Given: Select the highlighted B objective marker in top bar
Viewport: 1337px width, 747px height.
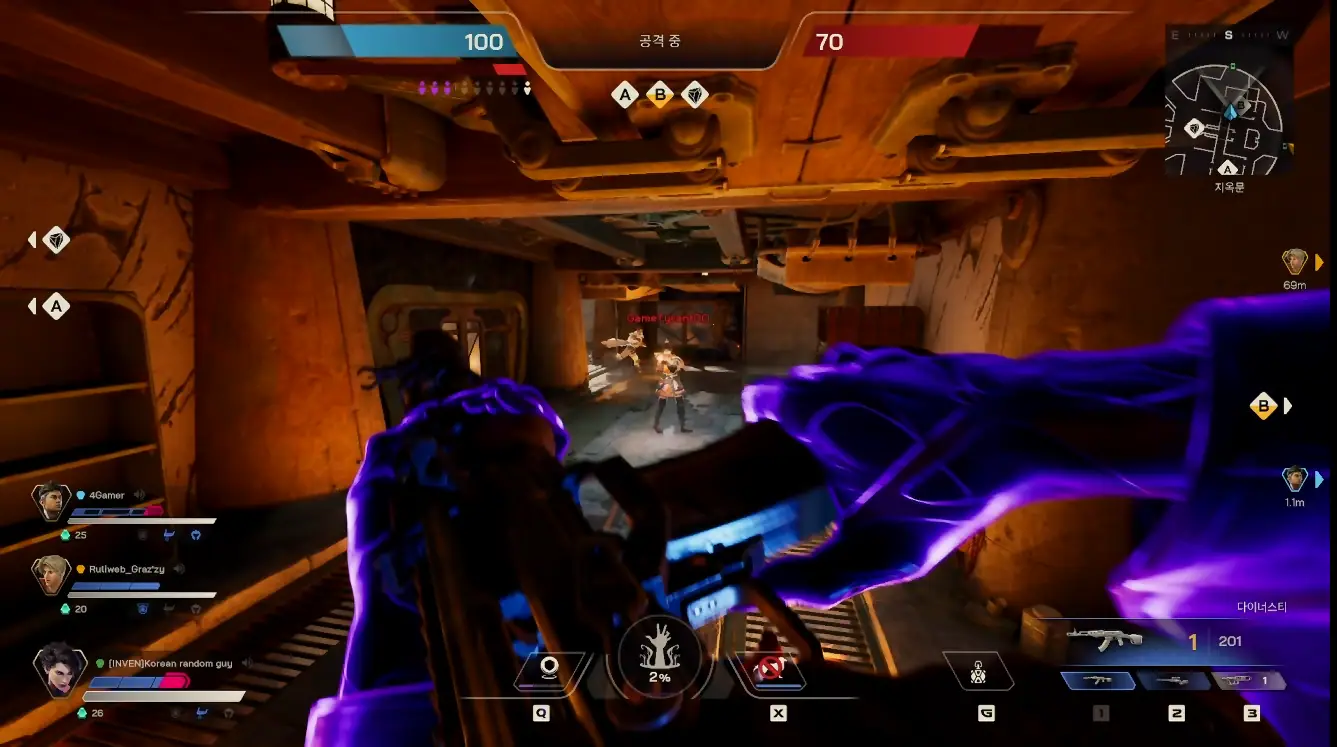Looking at the screenshot, I should click(660, 95).
